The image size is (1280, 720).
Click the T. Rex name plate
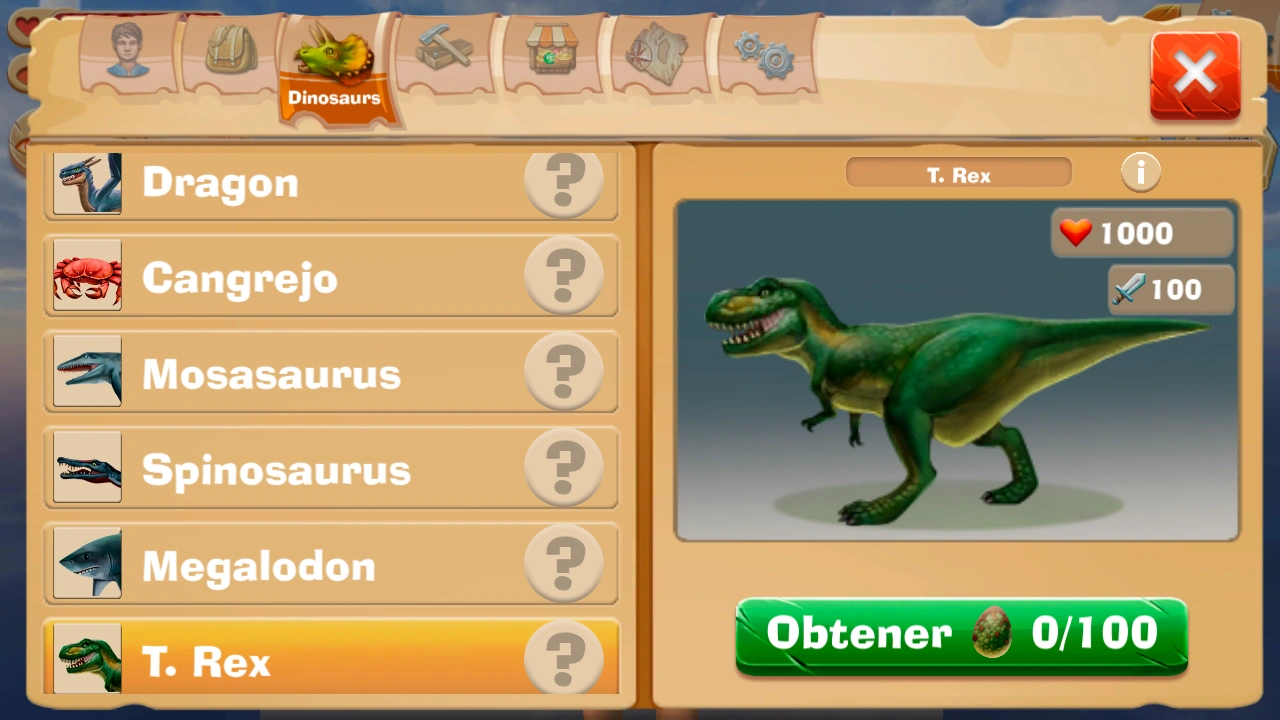pyautogui.click(x=957, y=173)
